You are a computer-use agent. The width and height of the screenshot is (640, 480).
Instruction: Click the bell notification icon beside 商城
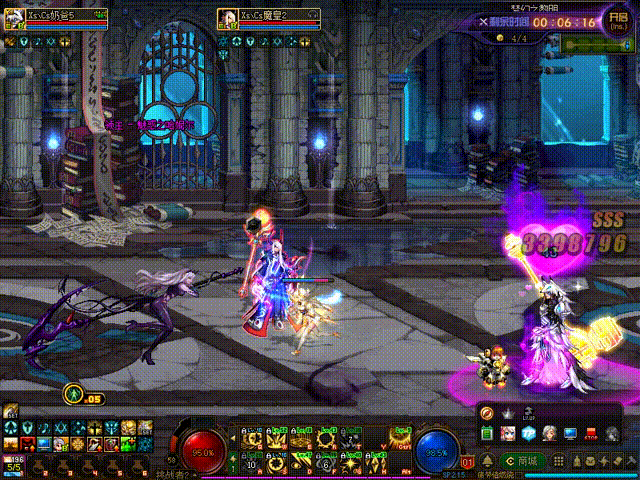(x=486, y=460)
